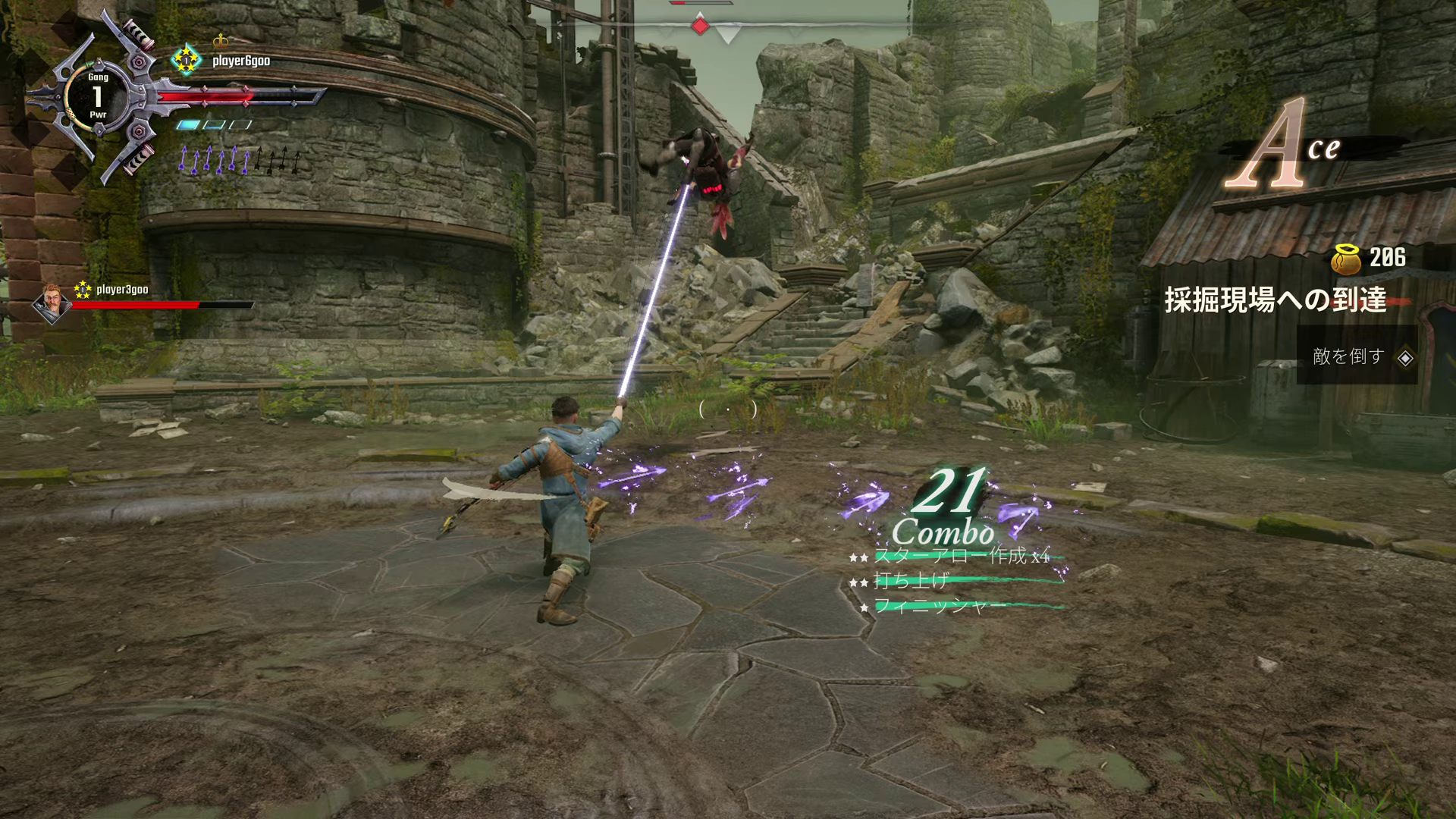This screenshot has width=1456, height=819.
Task: Select the player3goo teammate portrait
Action: (x=51, y=302)
